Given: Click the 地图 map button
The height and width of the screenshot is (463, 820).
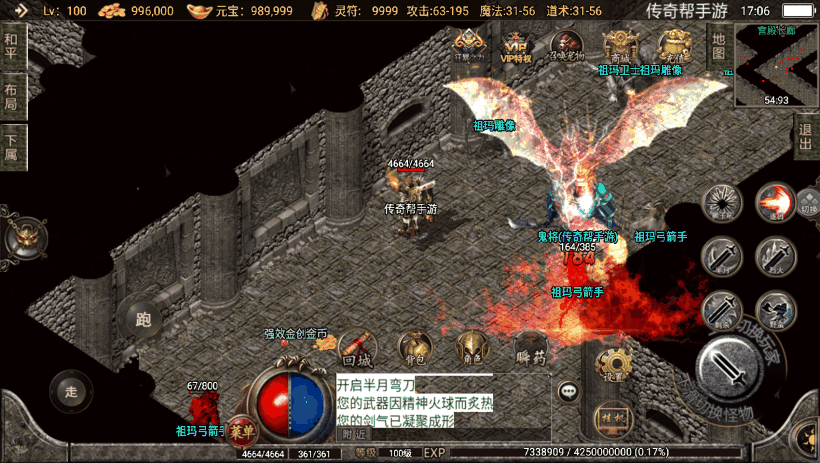Looking at the screenshot, I should point(718,46).
